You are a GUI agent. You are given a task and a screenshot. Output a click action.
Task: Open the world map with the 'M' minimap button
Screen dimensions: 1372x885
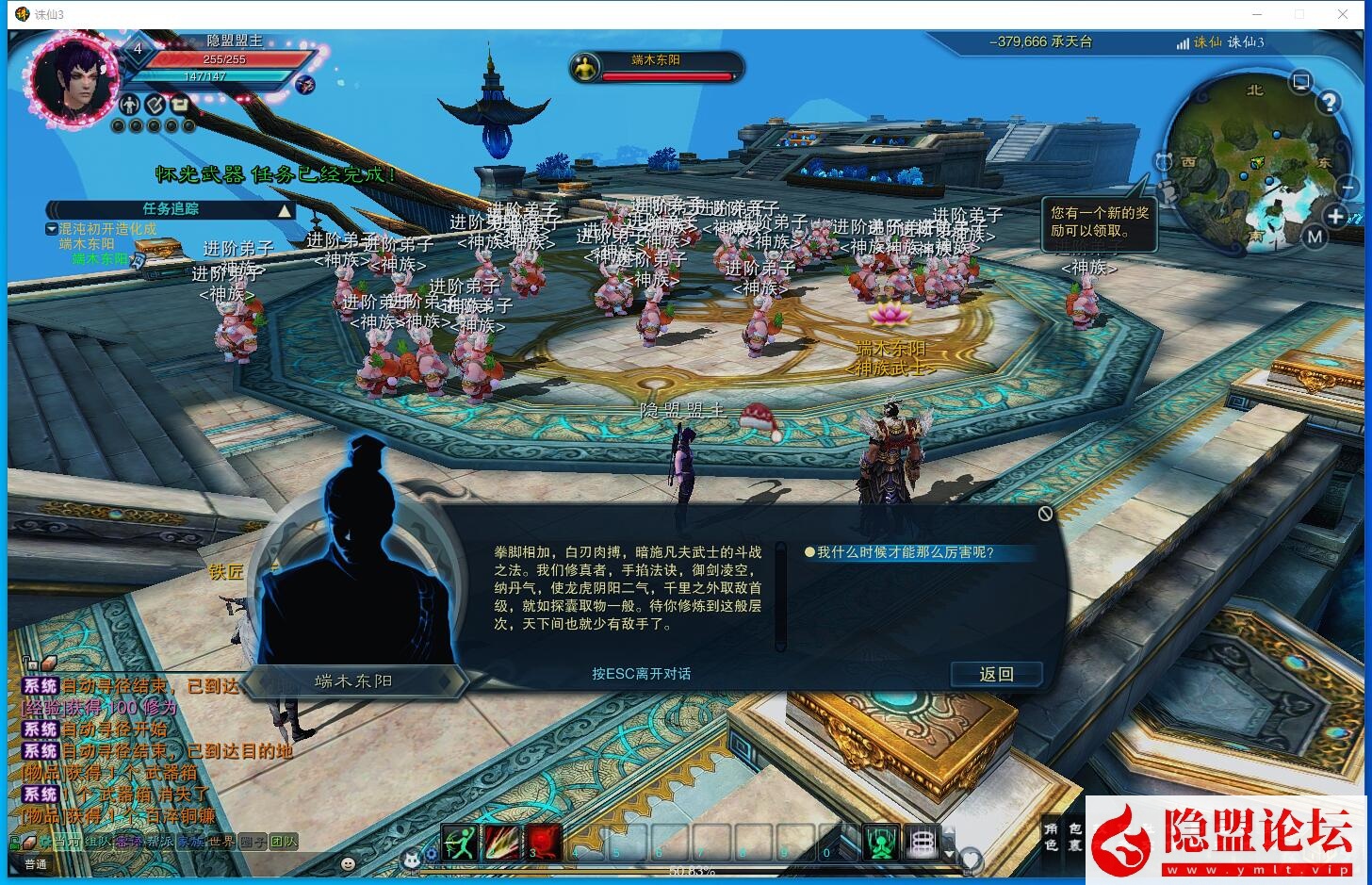pos(1314,237)
